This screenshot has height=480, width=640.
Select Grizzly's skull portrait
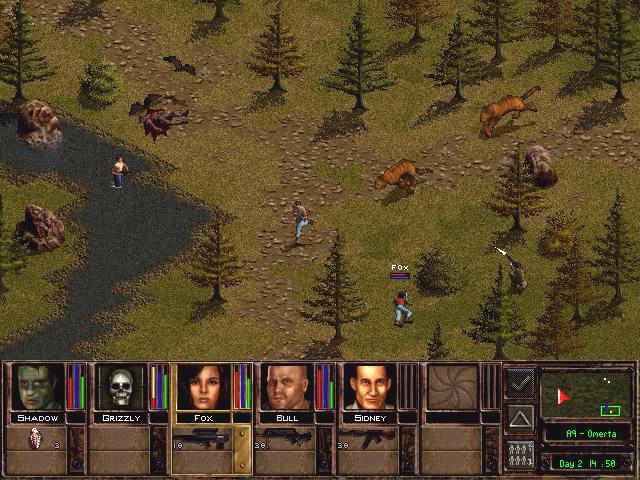coord(121,387)
